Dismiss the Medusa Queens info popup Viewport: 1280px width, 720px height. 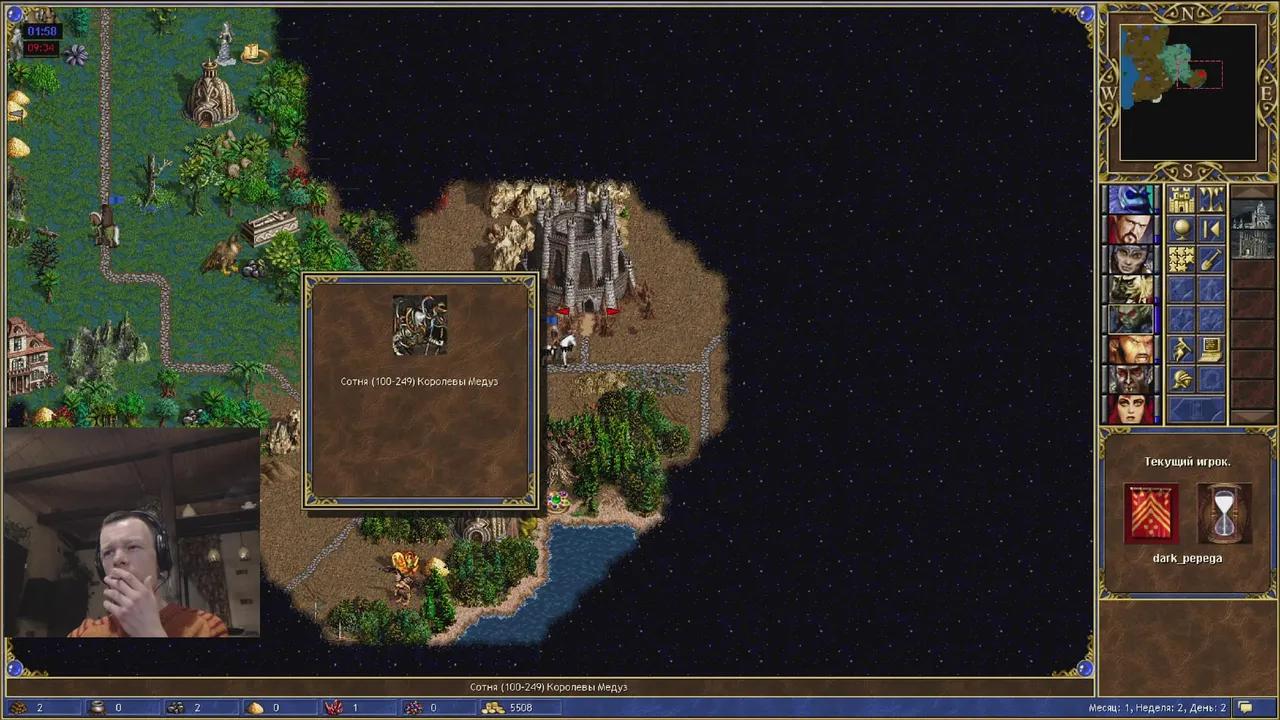coord(419,390)
